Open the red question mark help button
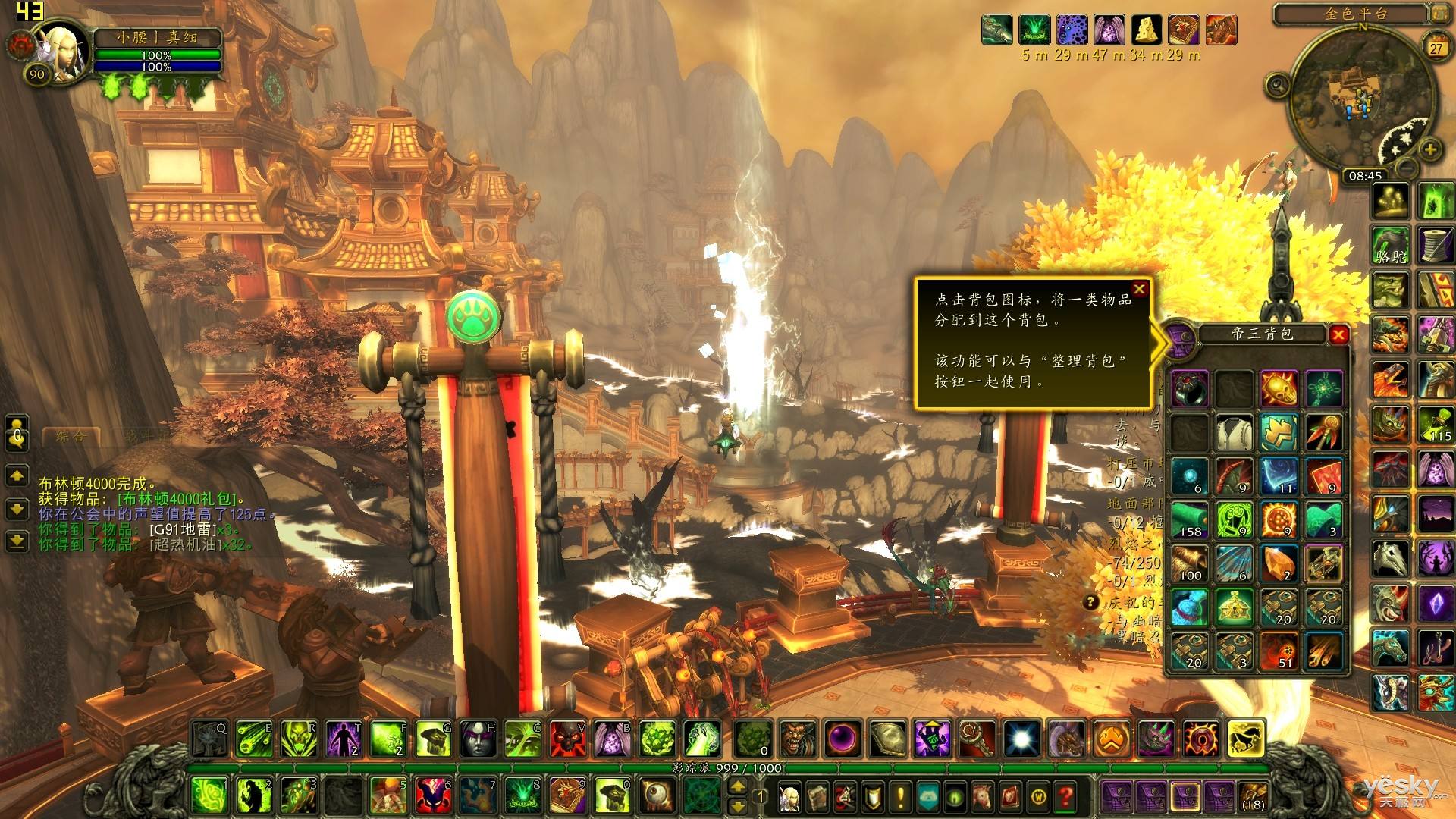Image resolution: width=1456 pixels, height=819 pixels. pyautogui.click(x=1065, y=796)
